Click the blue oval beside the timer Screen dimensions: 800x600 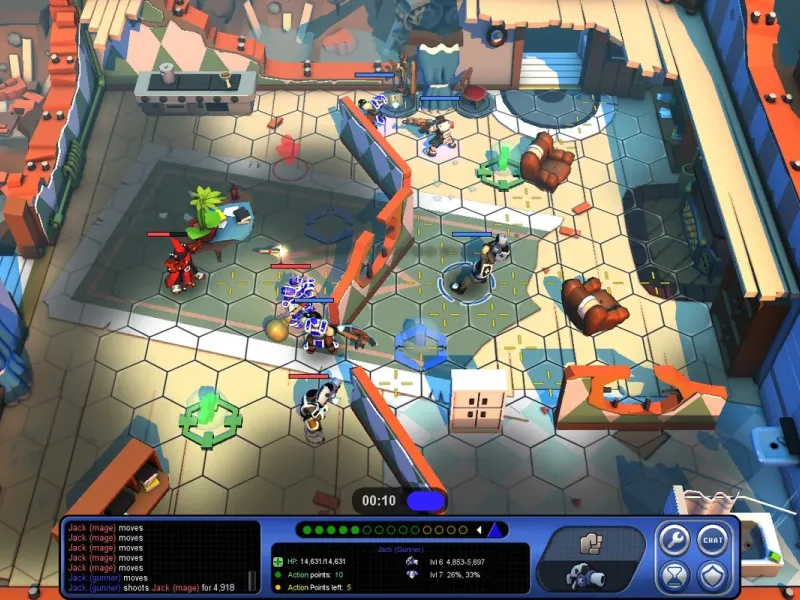(424, 500)
